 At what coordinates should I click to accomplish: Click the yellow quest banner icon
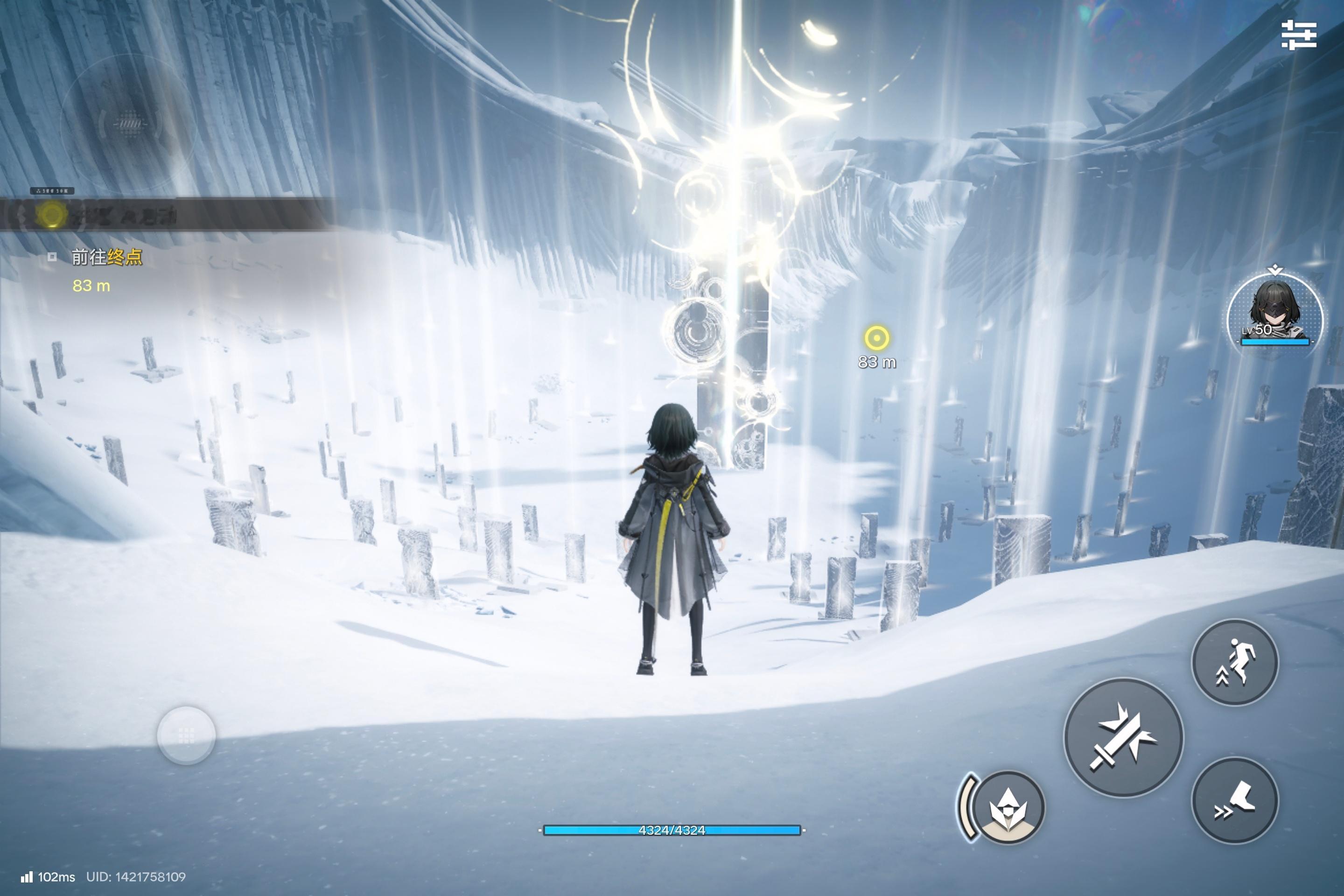point(51,215)
